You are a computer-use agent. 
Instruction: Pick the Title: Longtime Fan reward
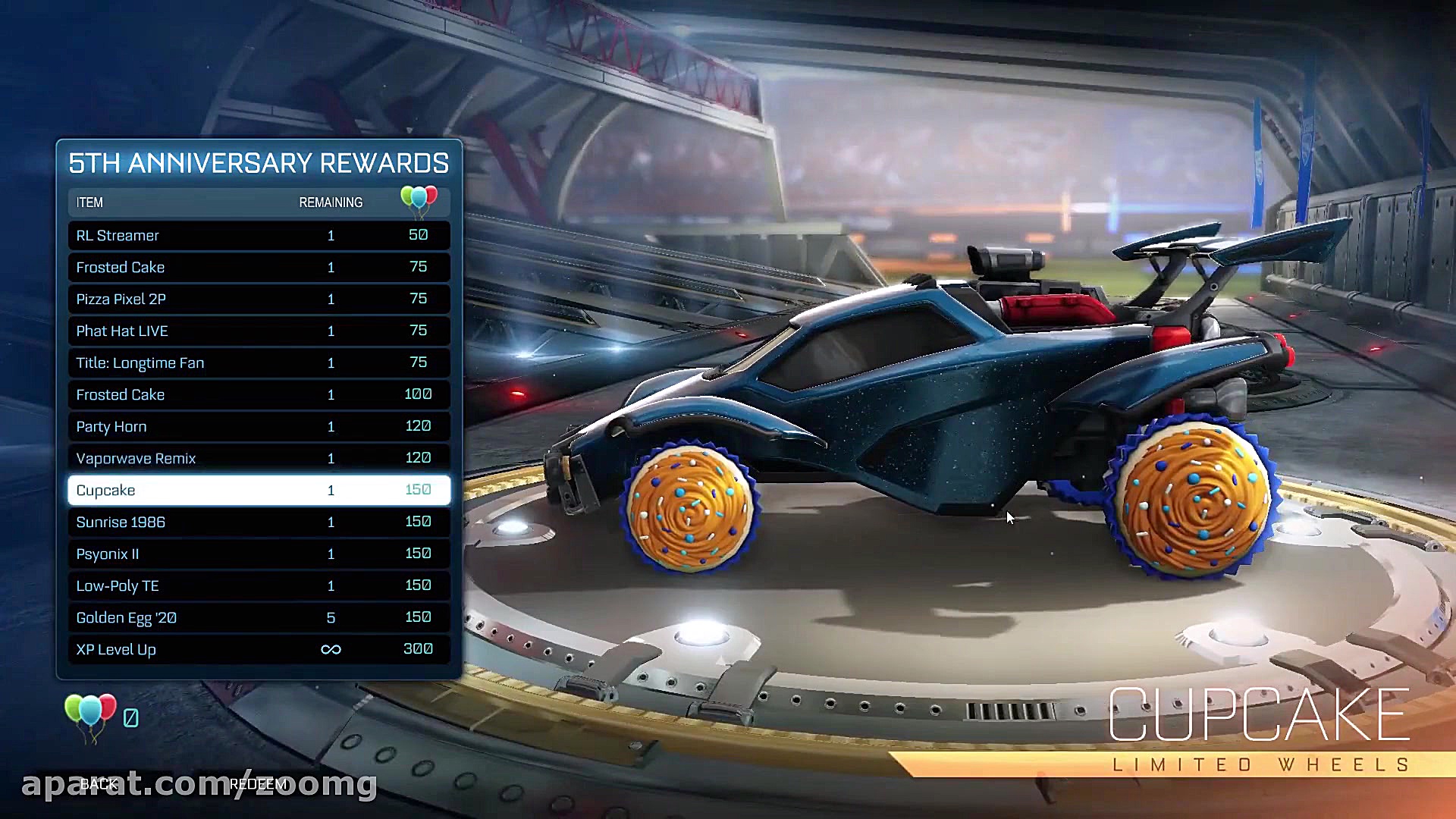[x=258, y=362]
